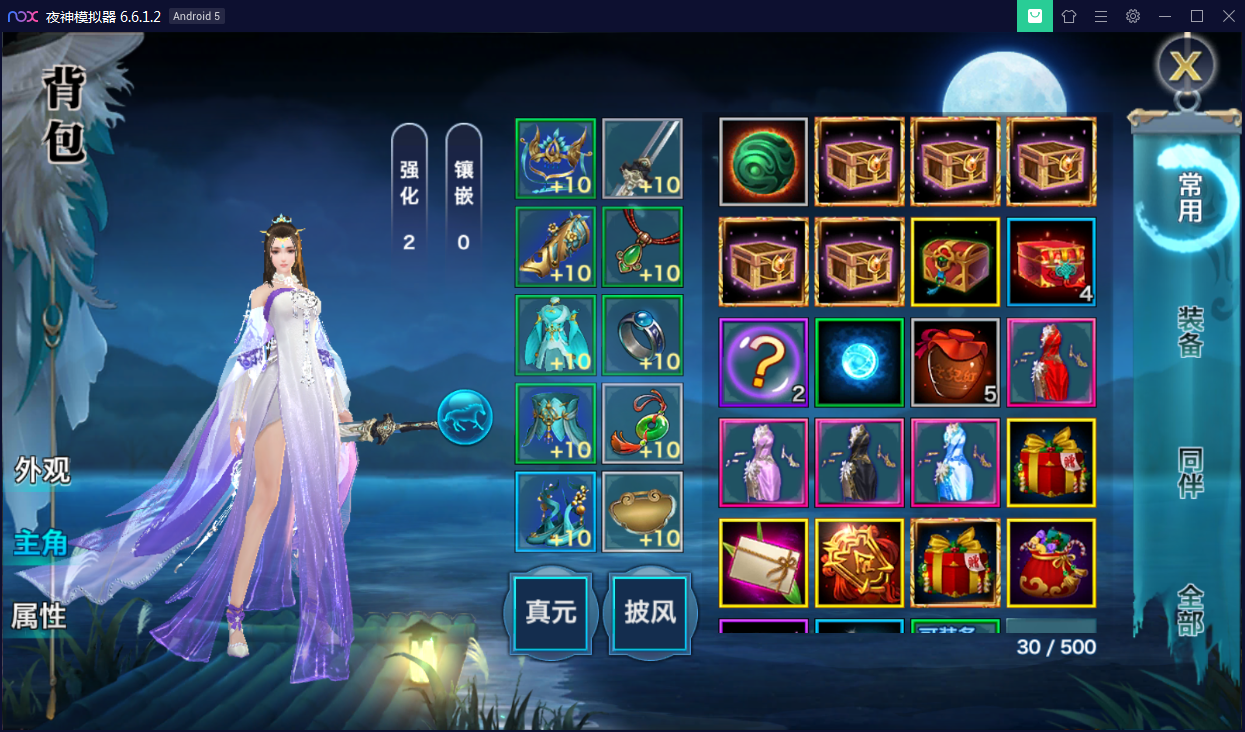Image resolution: width=1245 pixels, height=732 pixels.
Task: Switch to the 装备 equipment tab
Action: tap(1190, 332)
